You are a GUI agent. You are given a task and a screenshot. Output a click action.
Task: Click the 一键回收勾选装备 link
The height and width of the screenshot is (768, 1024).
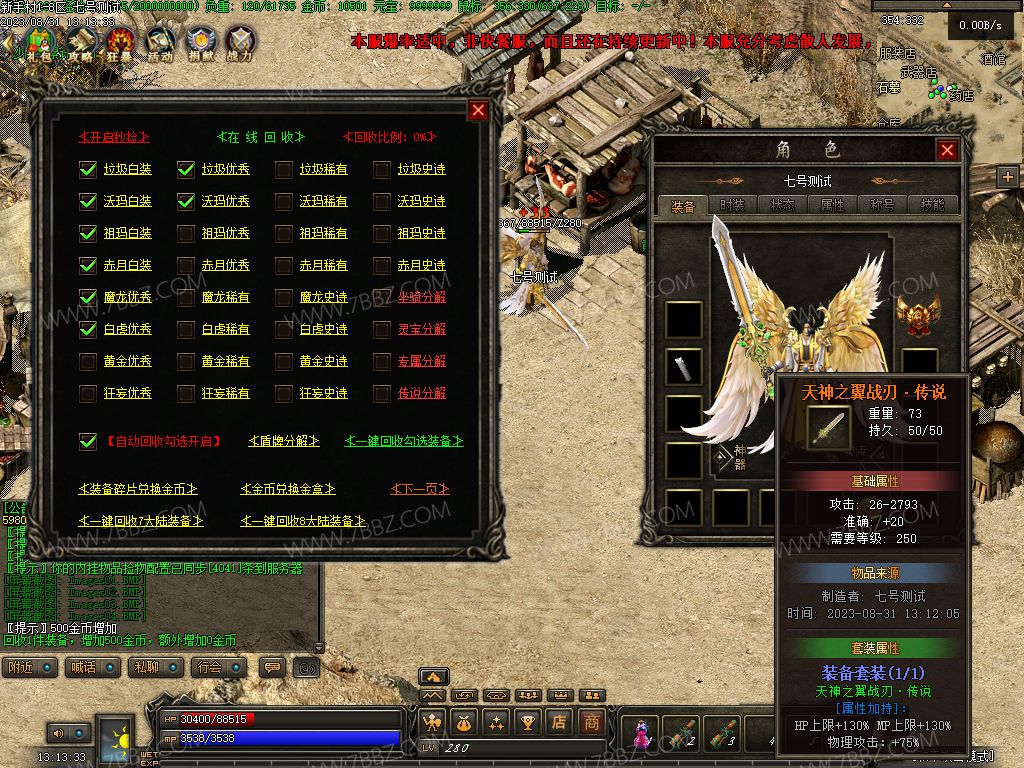click(x=404, y=441)
